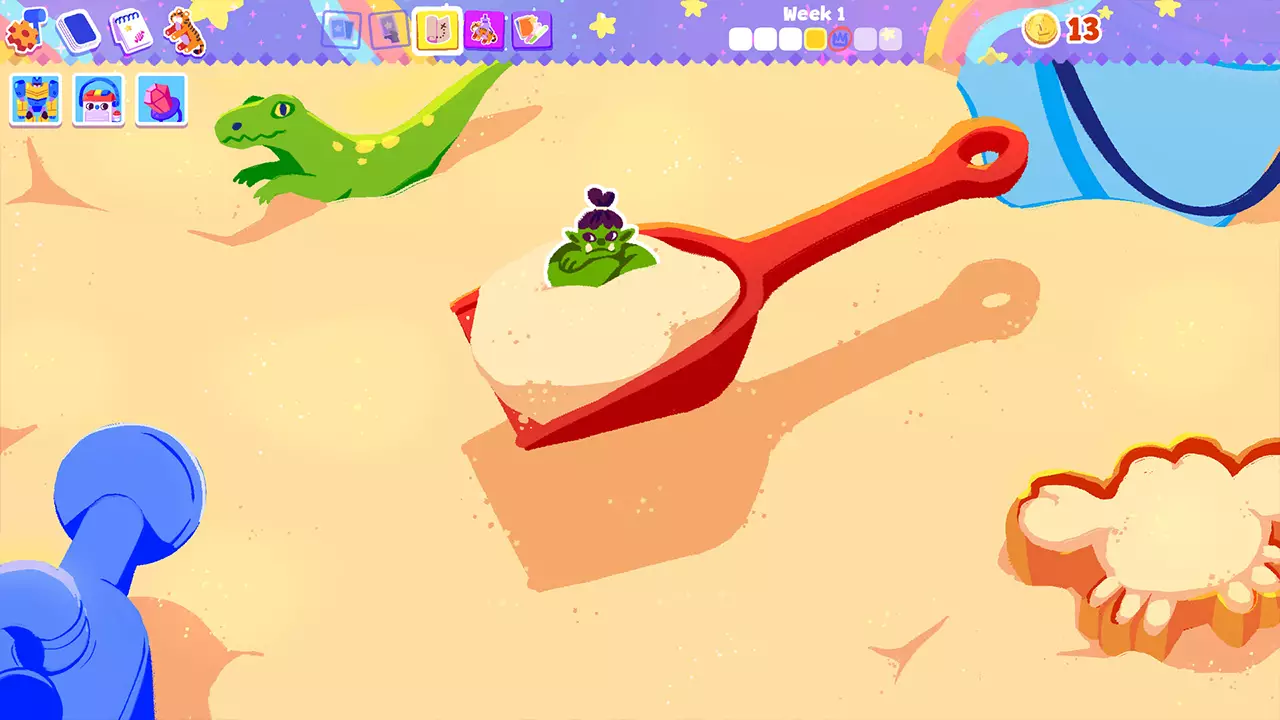
Task: Switch to the orange sticker sheets tab
Action: pos(532,31)
